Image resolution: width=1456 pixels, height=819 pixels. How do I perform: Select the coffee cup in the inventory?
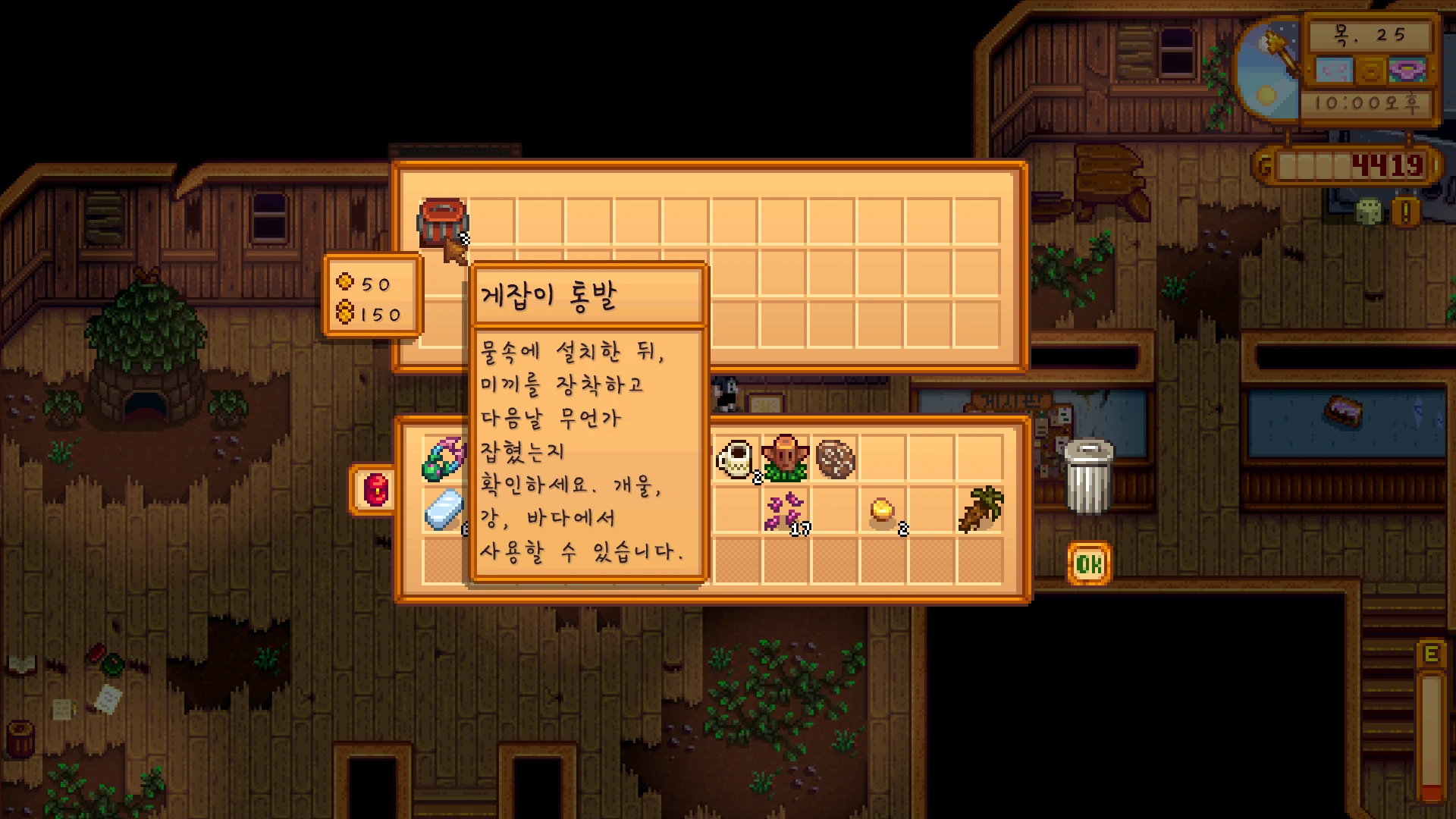tap(736, 458)
